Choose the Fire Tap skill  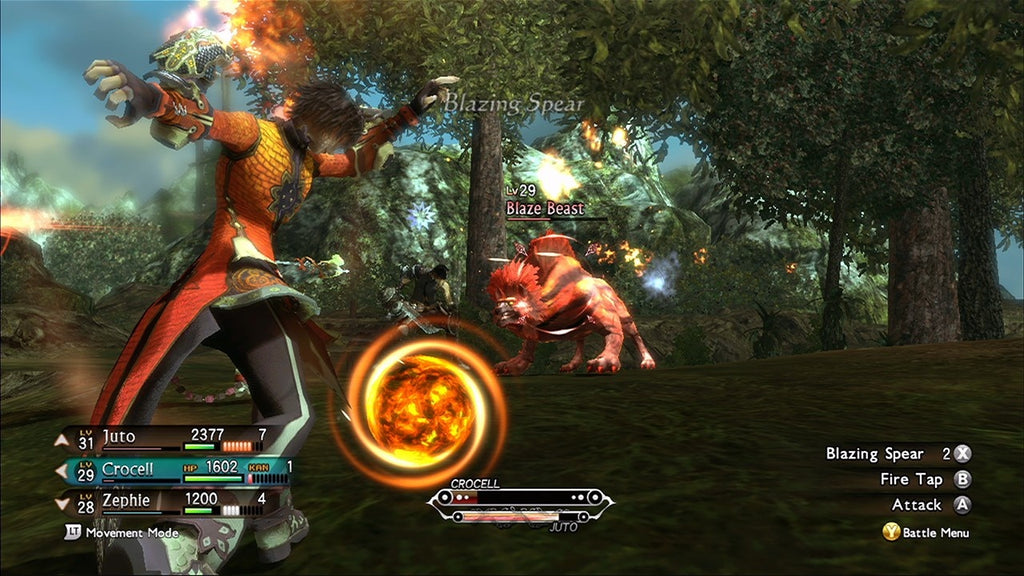pos(924,480)
